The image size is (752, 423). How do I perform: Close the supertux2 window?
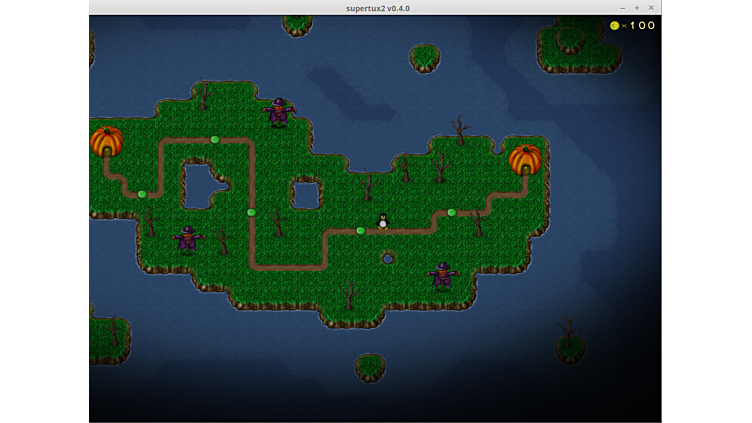pyautogui.click(x=651, y=8)
